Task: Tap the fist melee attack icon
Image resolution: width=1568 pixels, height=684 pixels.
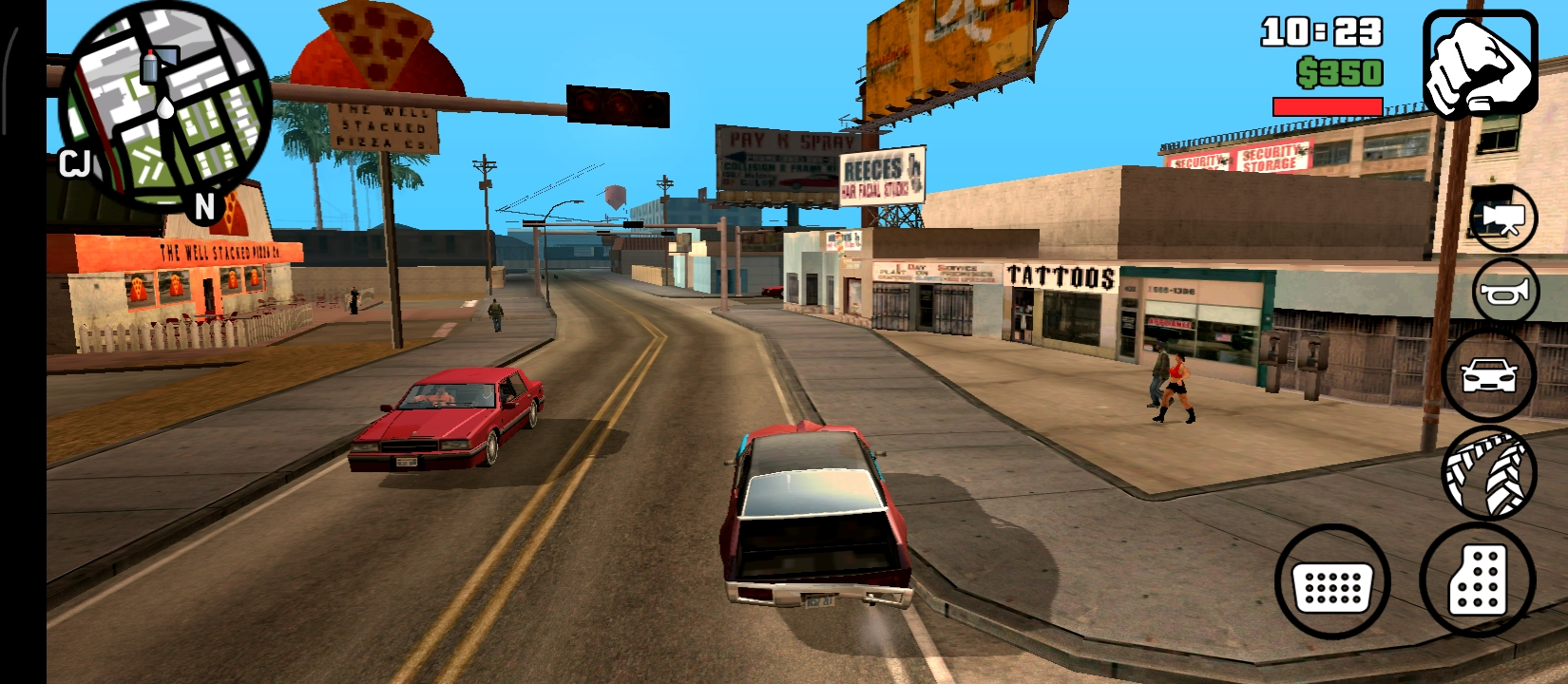Action: coord(1482,62)
